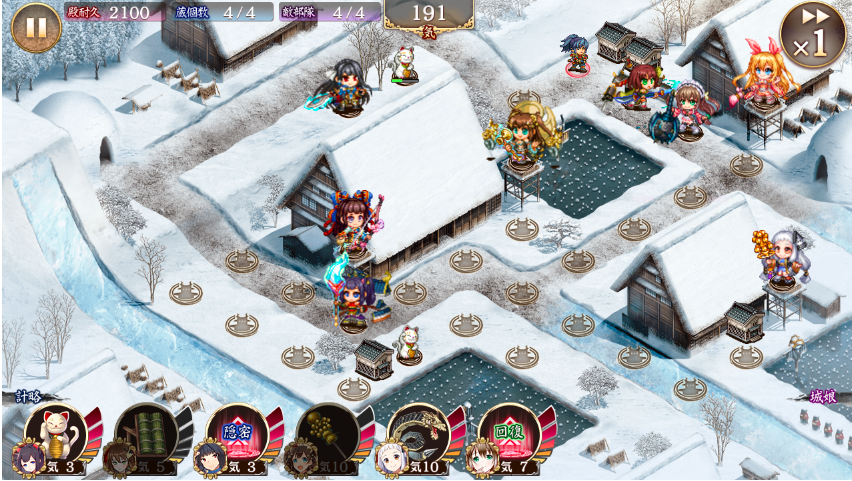Use the lucky cat stratagem costing 3
Screen dimensions: 852x481
[x=57, y=432]
